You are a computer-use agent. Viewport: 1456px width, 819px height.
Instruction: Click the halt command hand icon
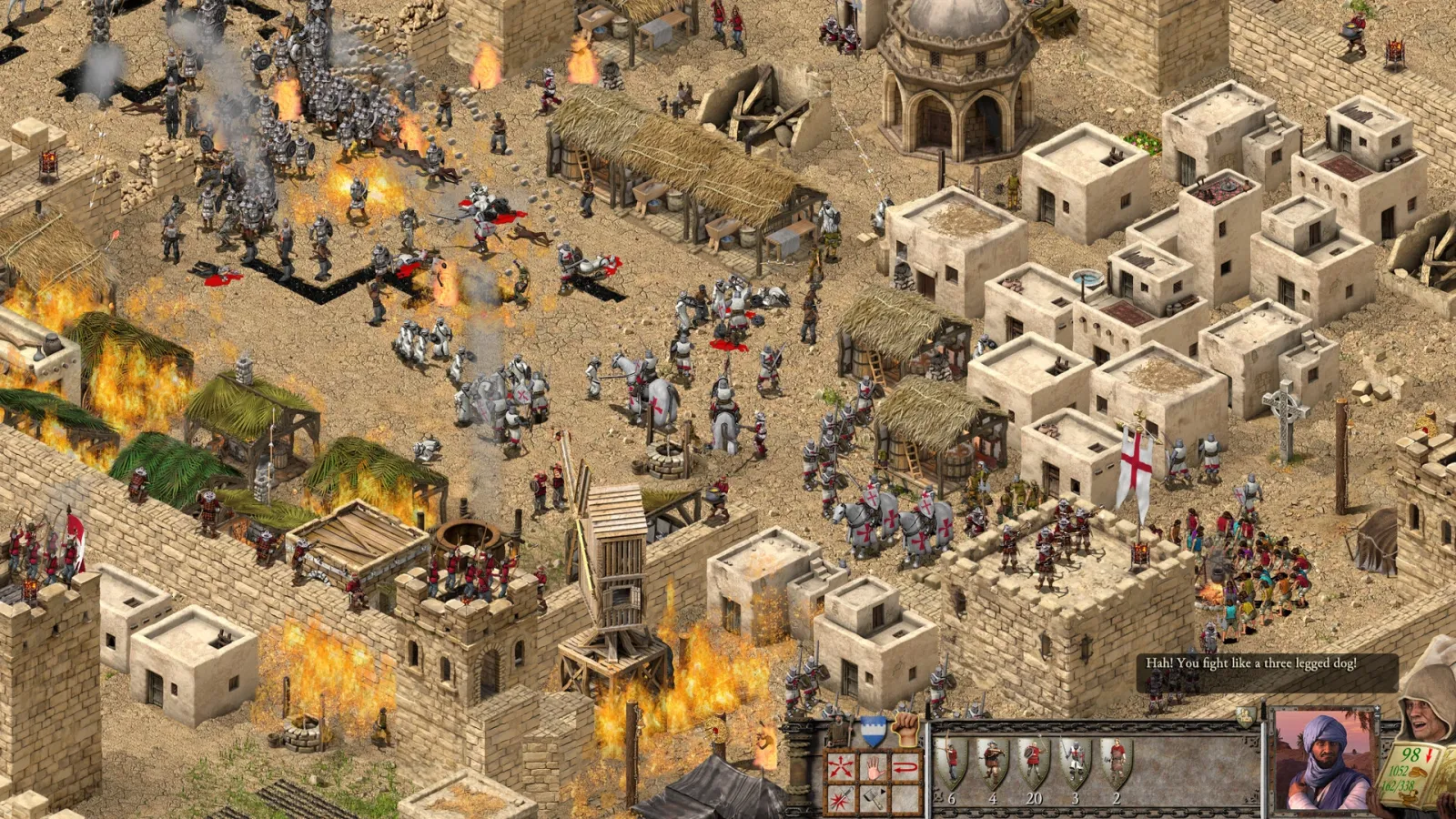click(874, 767)
